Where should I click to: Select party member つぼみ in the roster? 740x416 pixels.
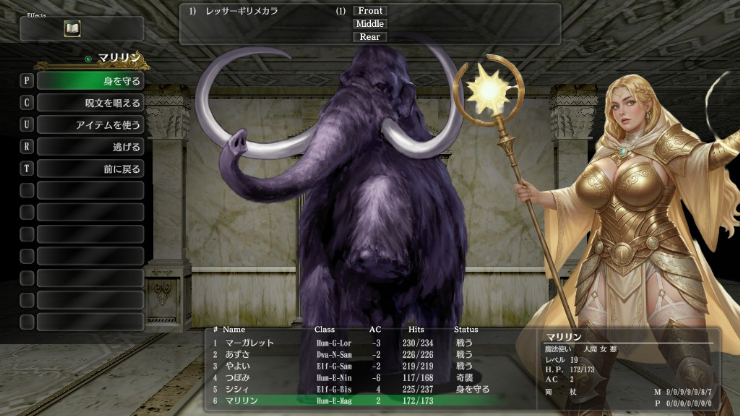coord(240,377)
